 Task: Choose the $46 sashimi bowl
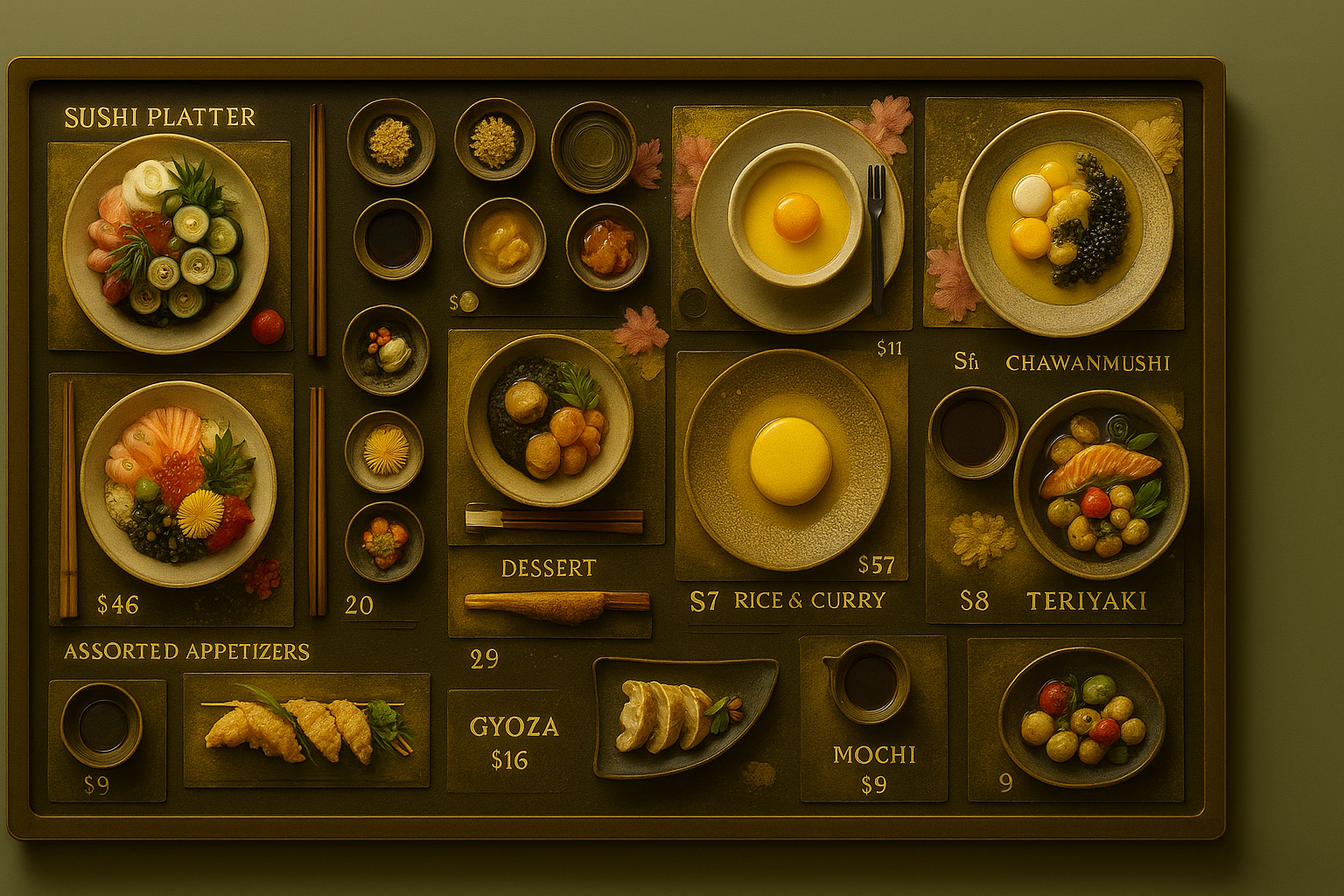pos(178,484)
